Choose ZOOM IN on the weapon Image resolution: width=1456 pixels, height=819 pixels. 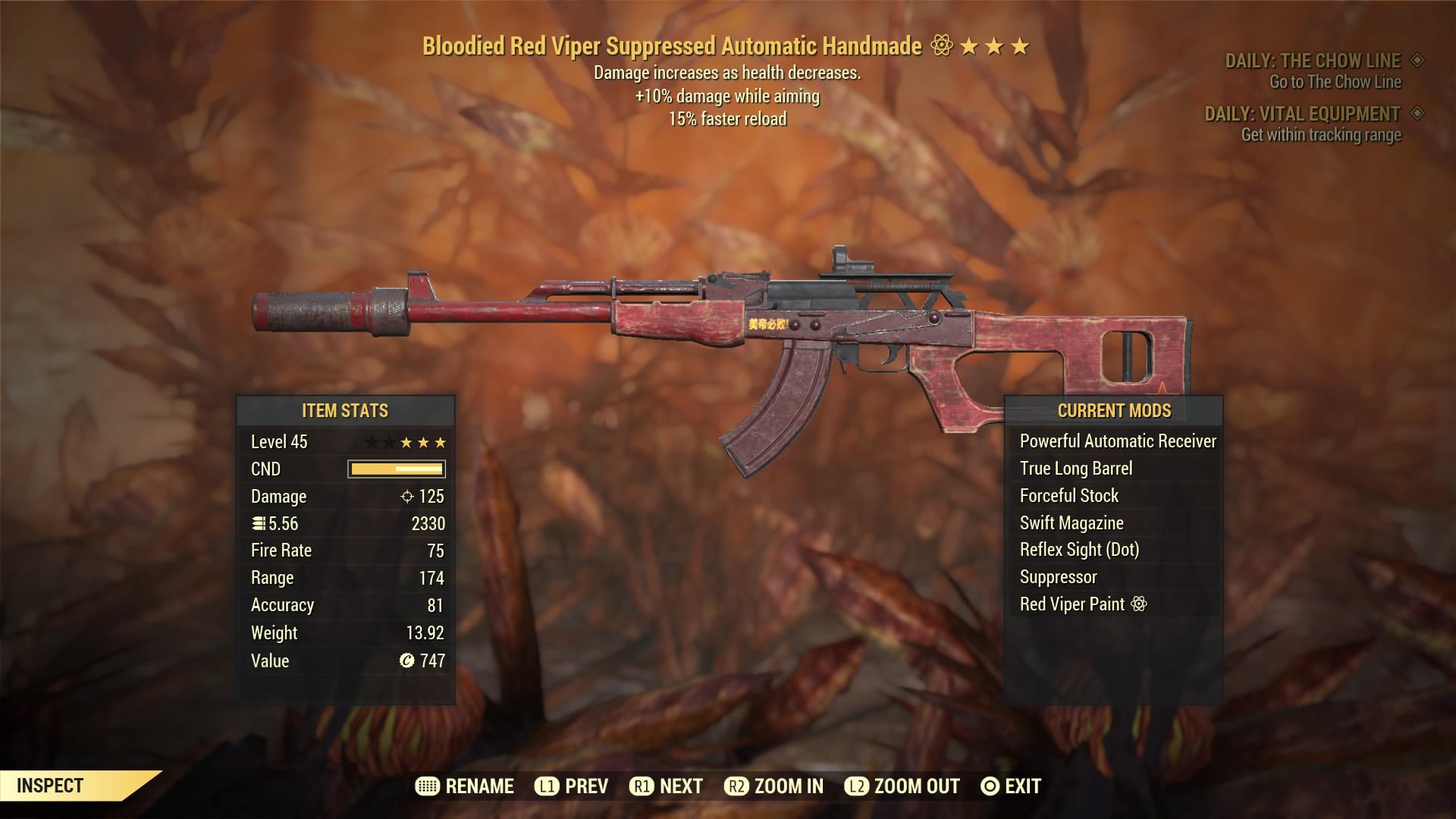click(773, 786)
